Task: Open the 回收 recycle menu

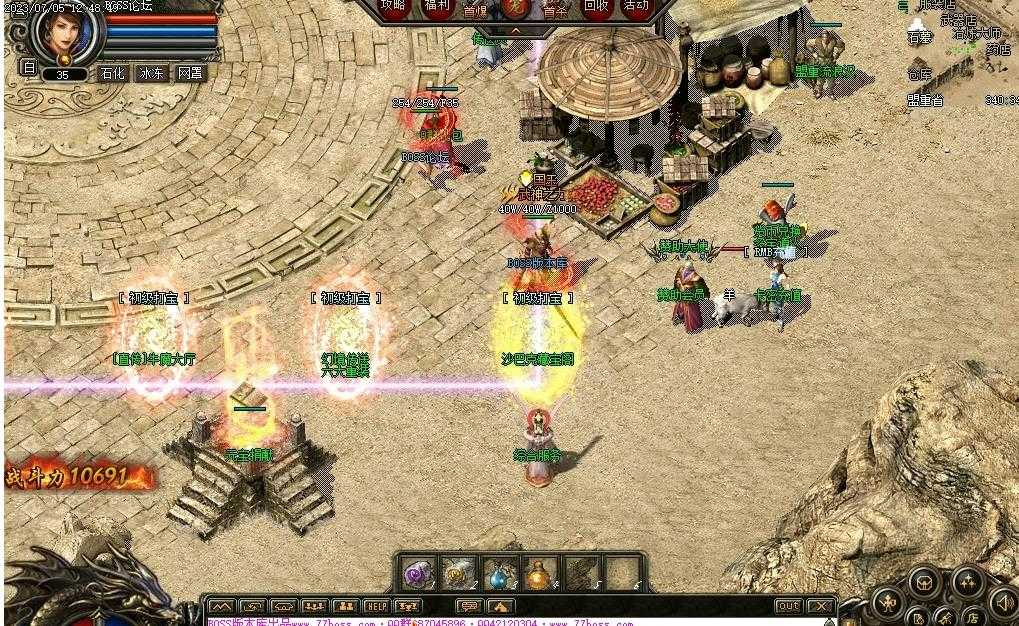Action: coord(596,6)
